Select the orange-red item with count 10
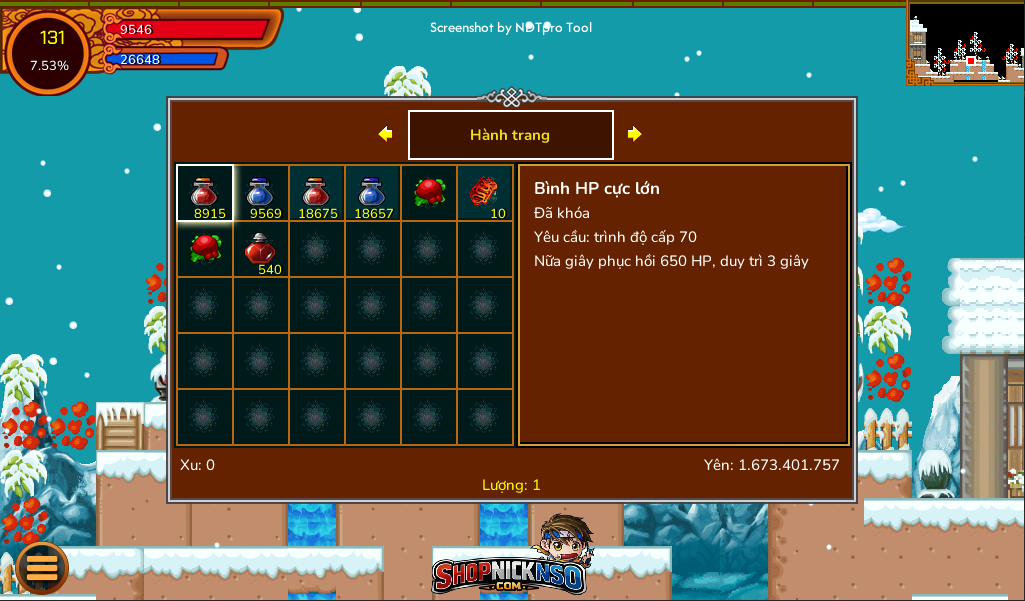Image resolution: width=1025 pixels, height=601 pixels. coord(485,193)
